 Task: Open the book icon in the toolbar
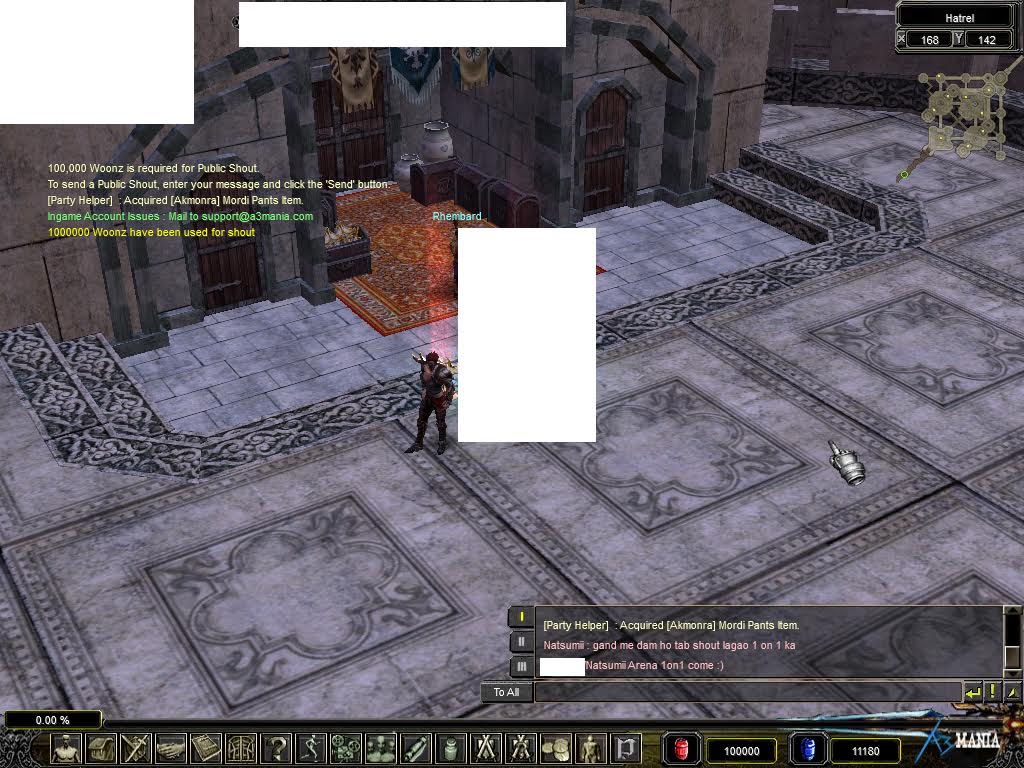click(206, 748)
